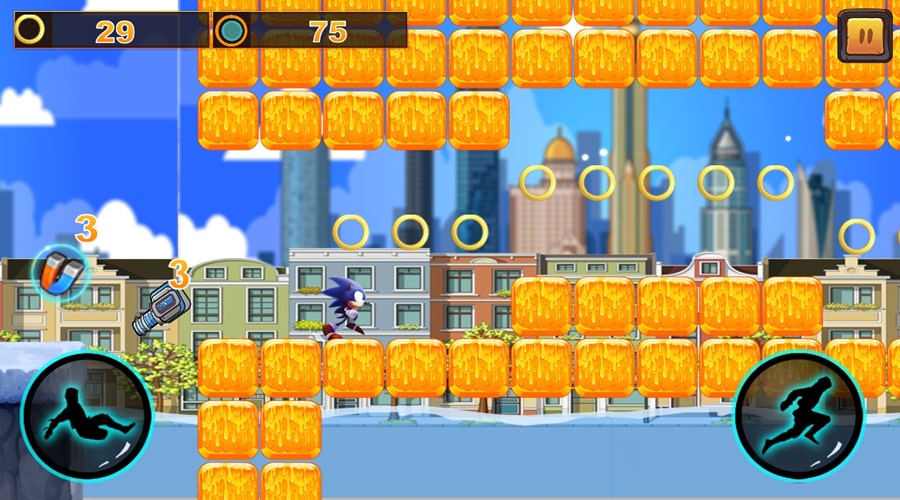Tap the slide action button
The image size is (900, 500).
[x=86, y=415]
